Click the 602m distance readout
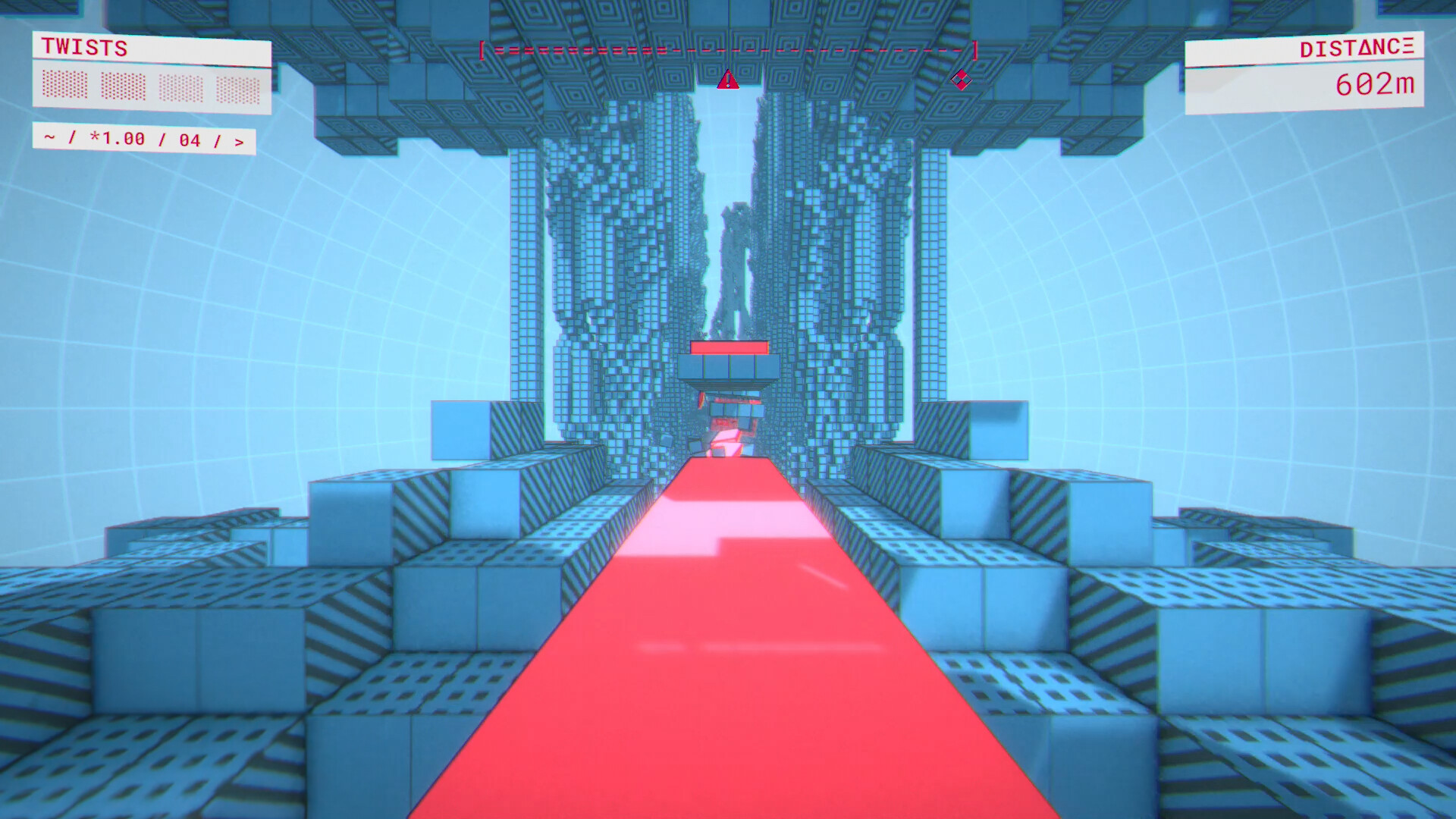 [1376, 85]
